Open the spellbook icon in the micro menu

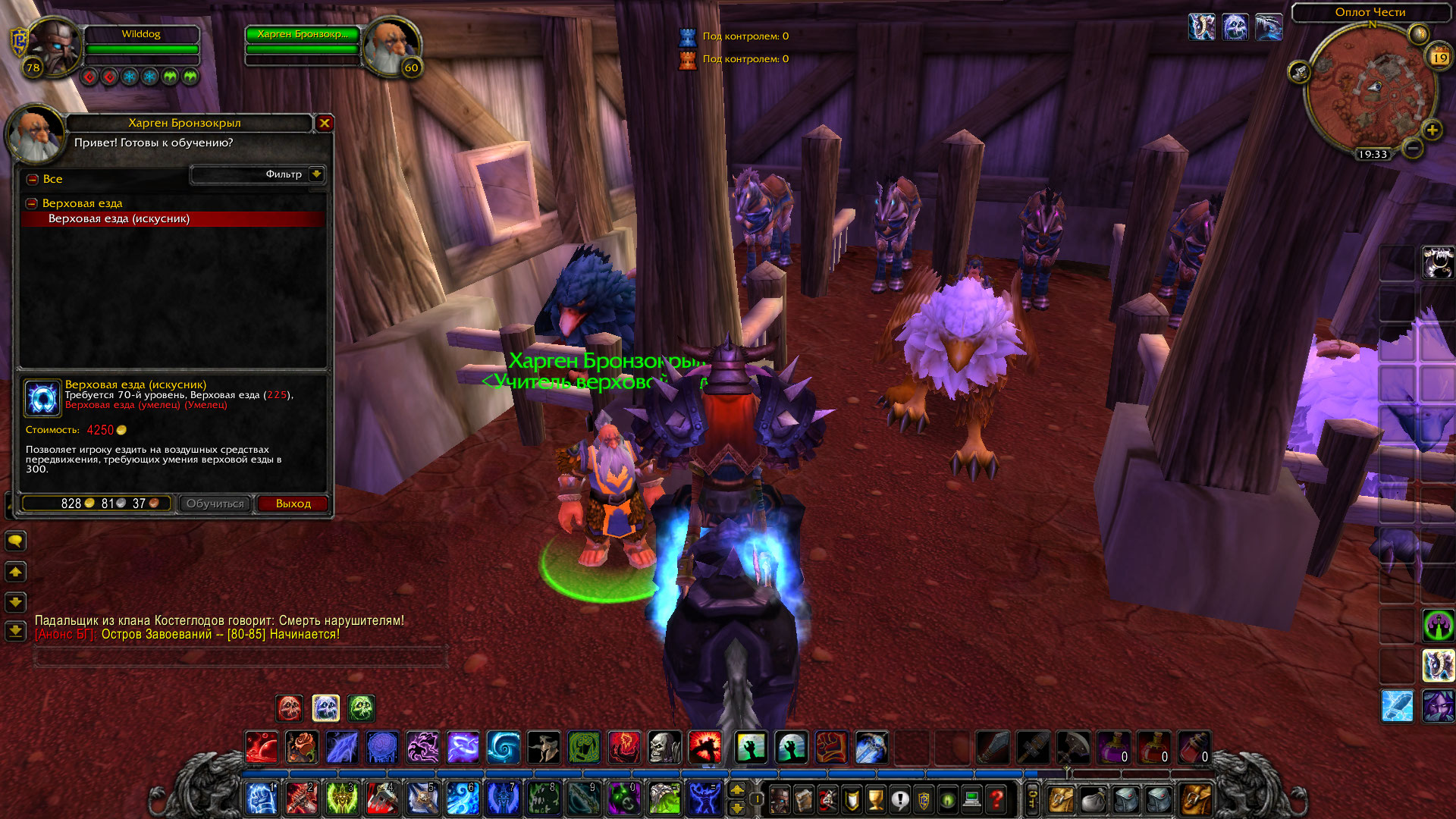click(x=802, y=799)
